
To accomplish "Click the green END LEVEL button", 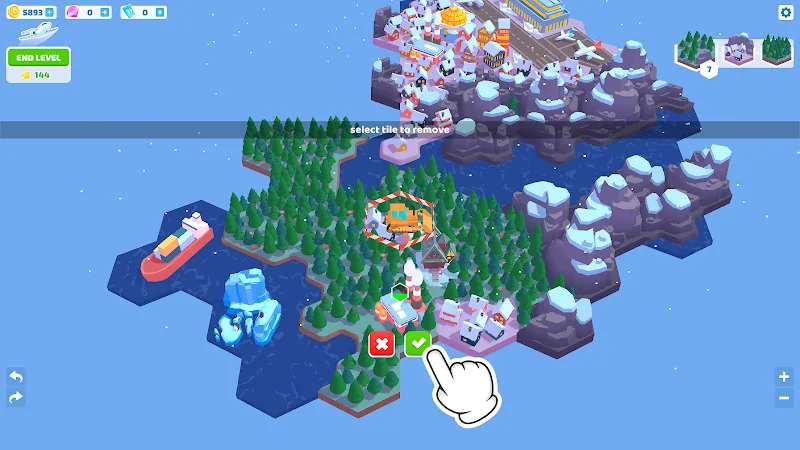I will (38, 57).
